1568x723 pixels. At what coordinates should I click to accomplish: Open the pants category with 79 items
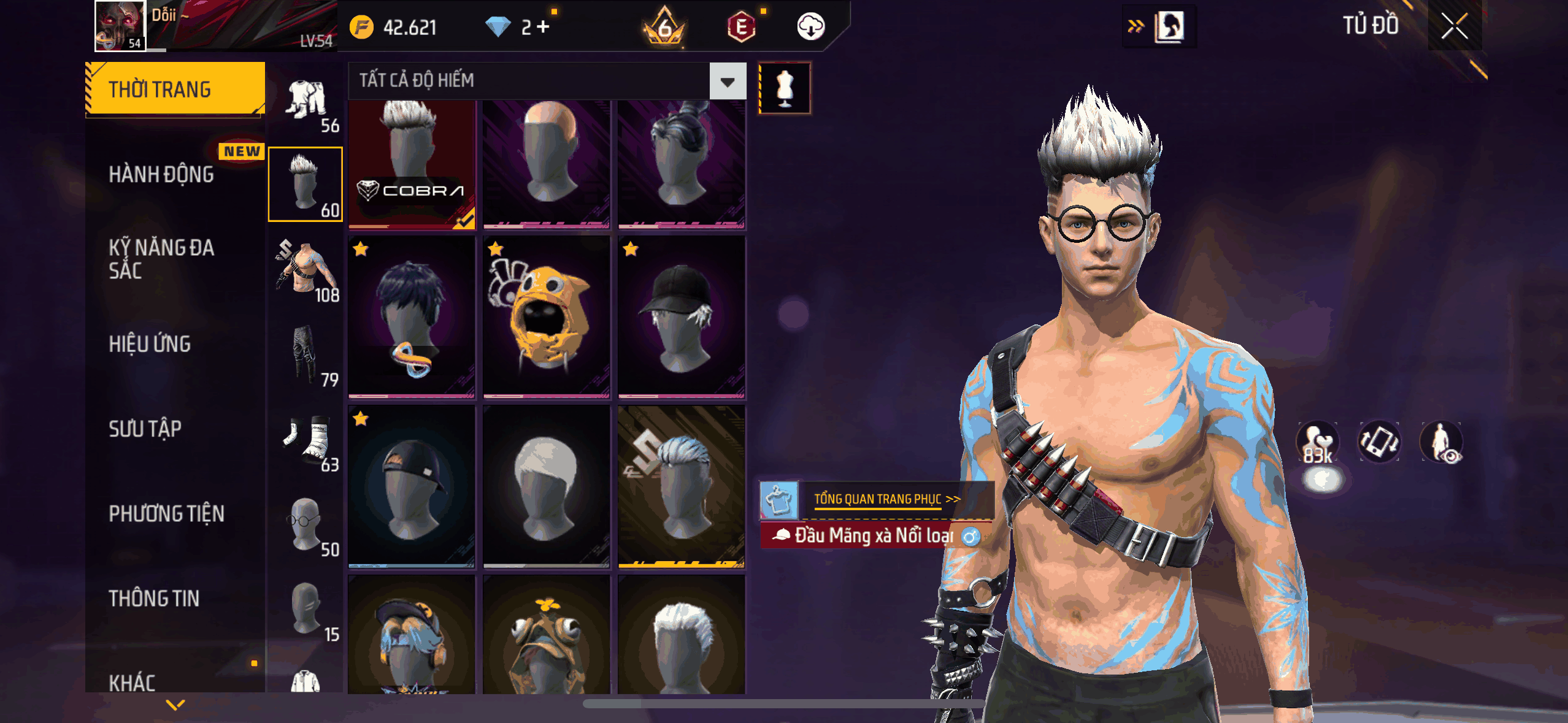pos(306,355)
